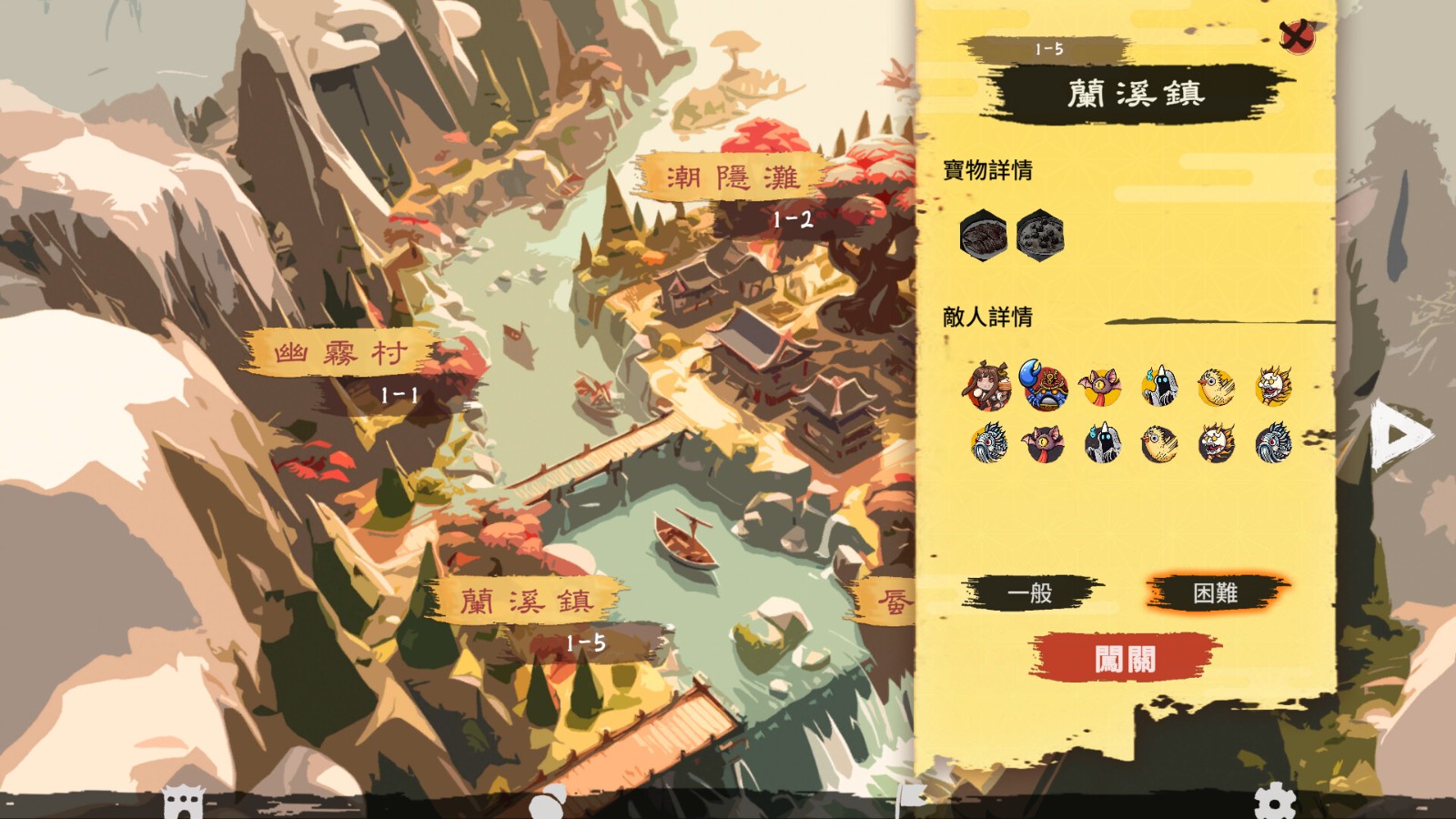
Task: View the brown-haired girl enemy portrait
Action: 988,386
